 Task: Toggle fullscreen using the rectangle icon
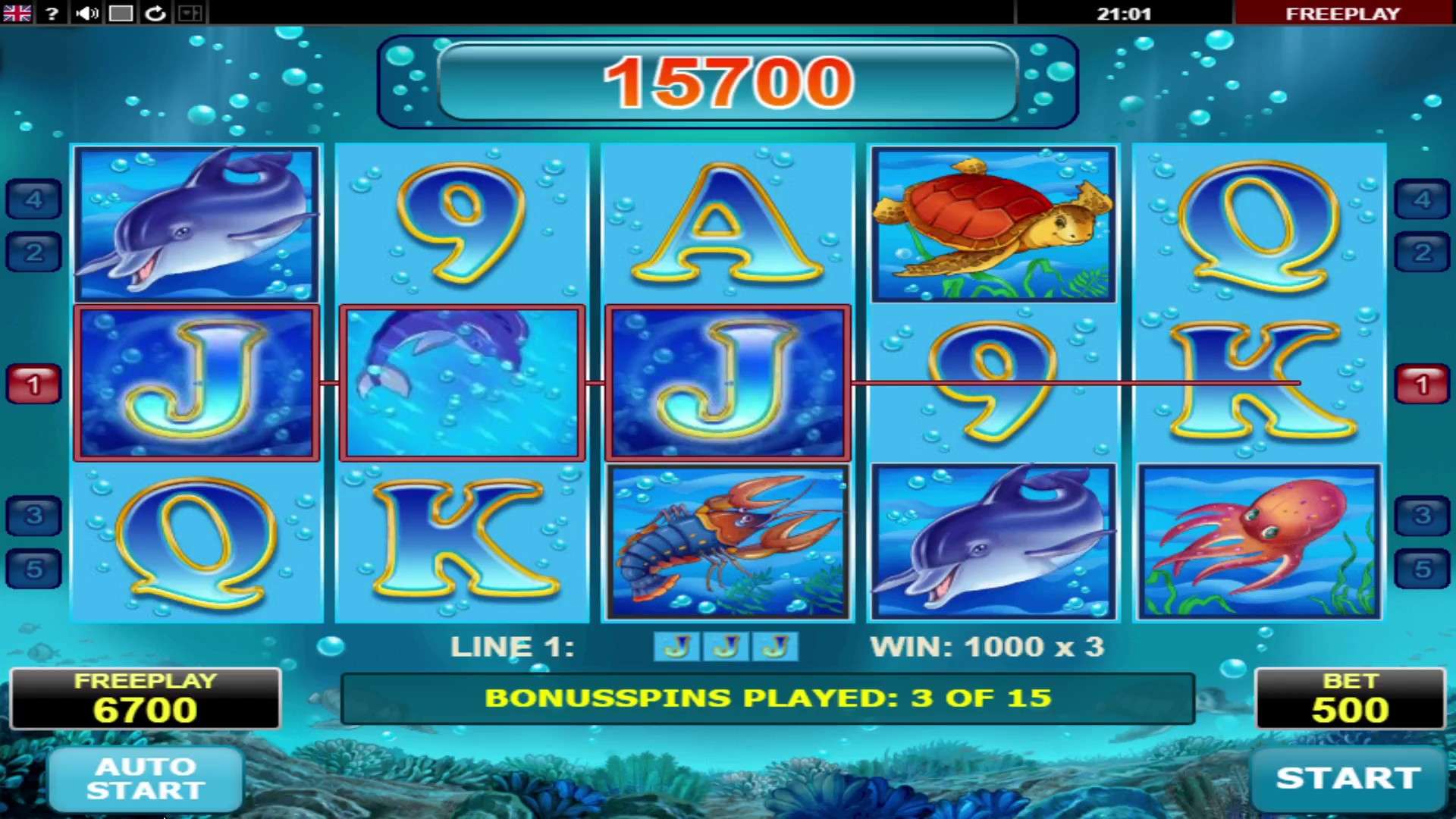121,13
